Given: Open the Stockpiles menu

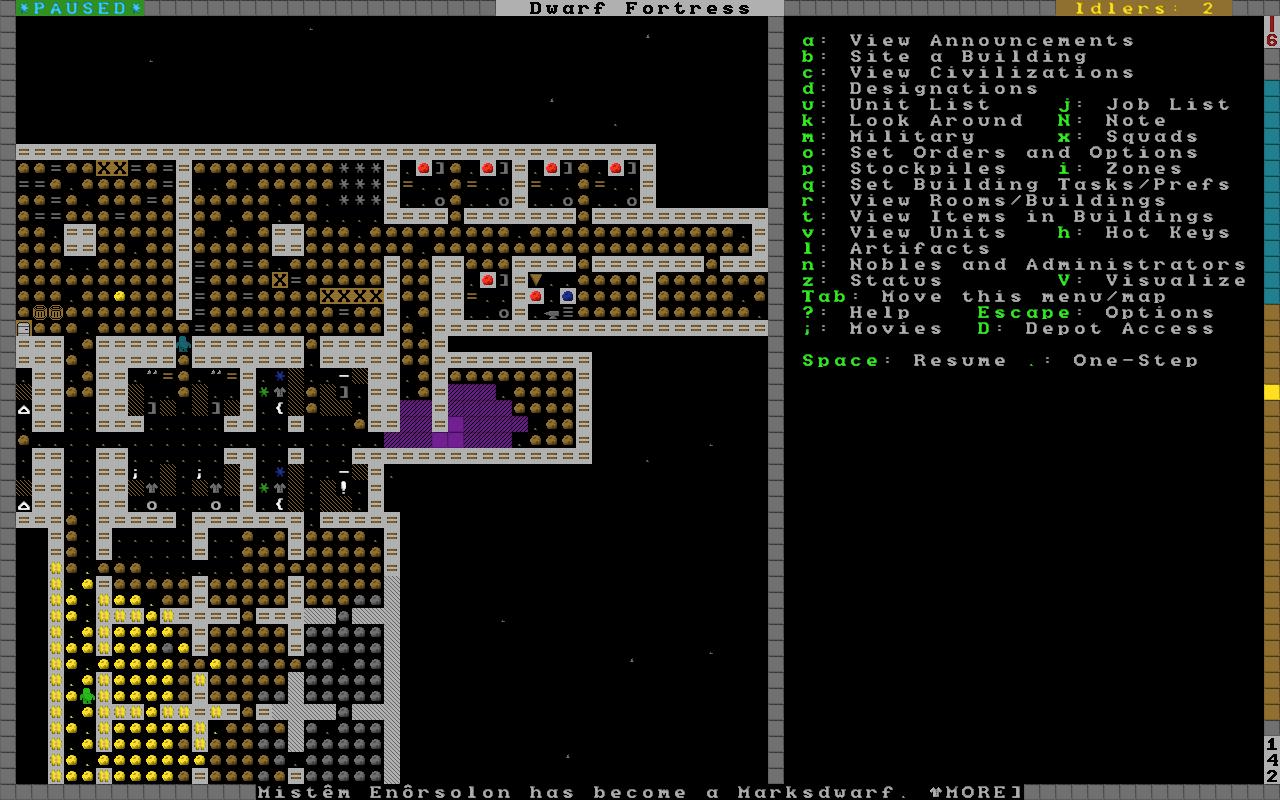Looking at the screenshot, I should coord(928,169).
